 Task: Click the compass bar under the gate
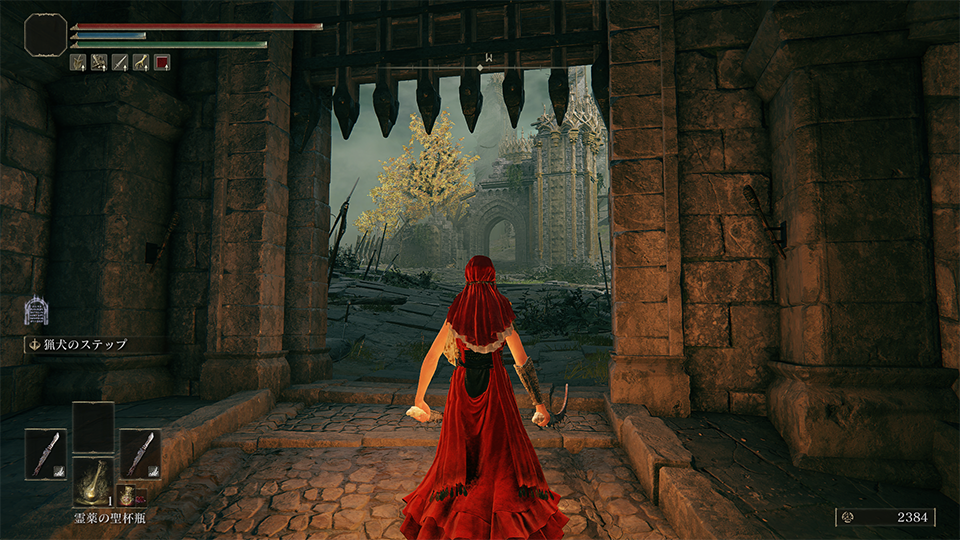click(481, 67)
